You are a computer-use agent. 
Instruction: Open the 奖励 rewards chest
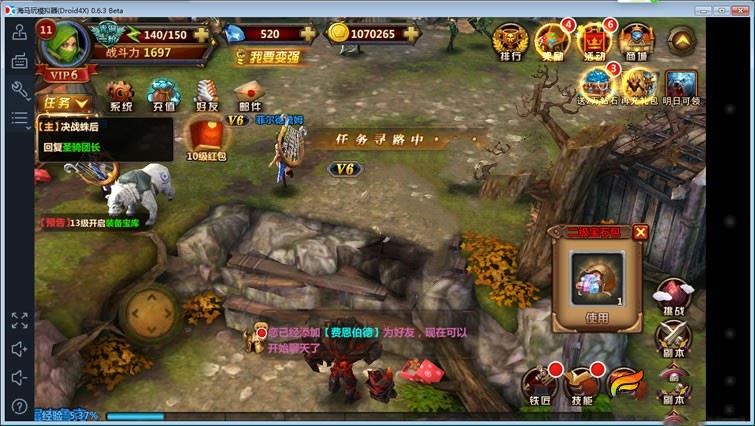(551, 42)
